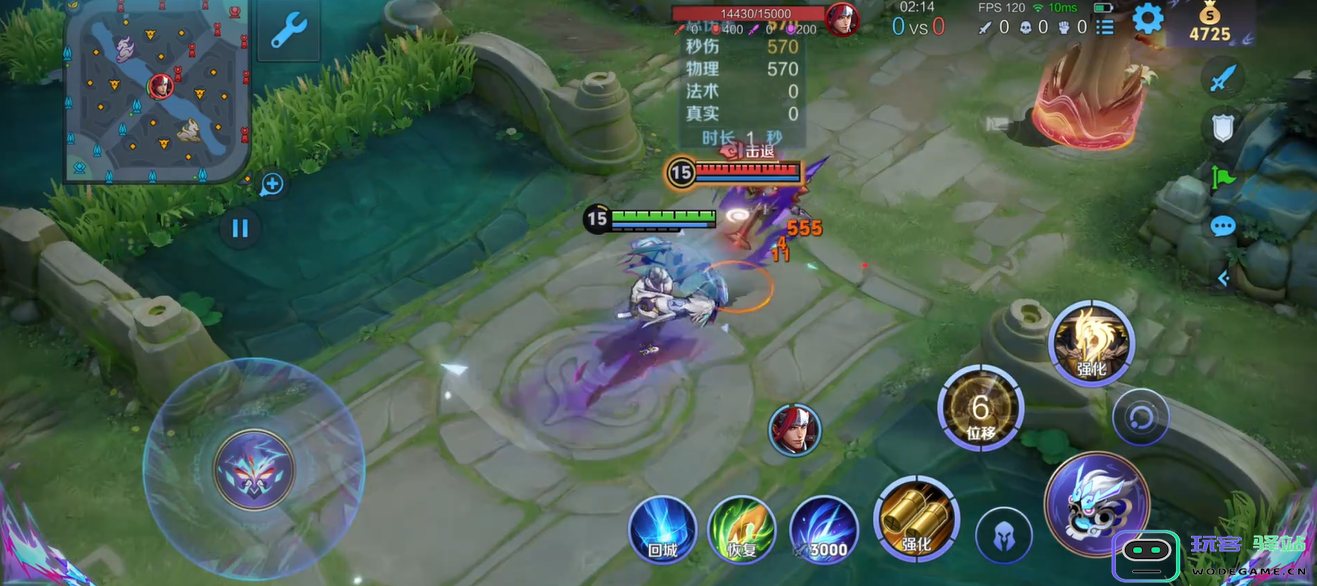1317x586 pixels.
Task: Open the minimap
Action: coord(157,92)
